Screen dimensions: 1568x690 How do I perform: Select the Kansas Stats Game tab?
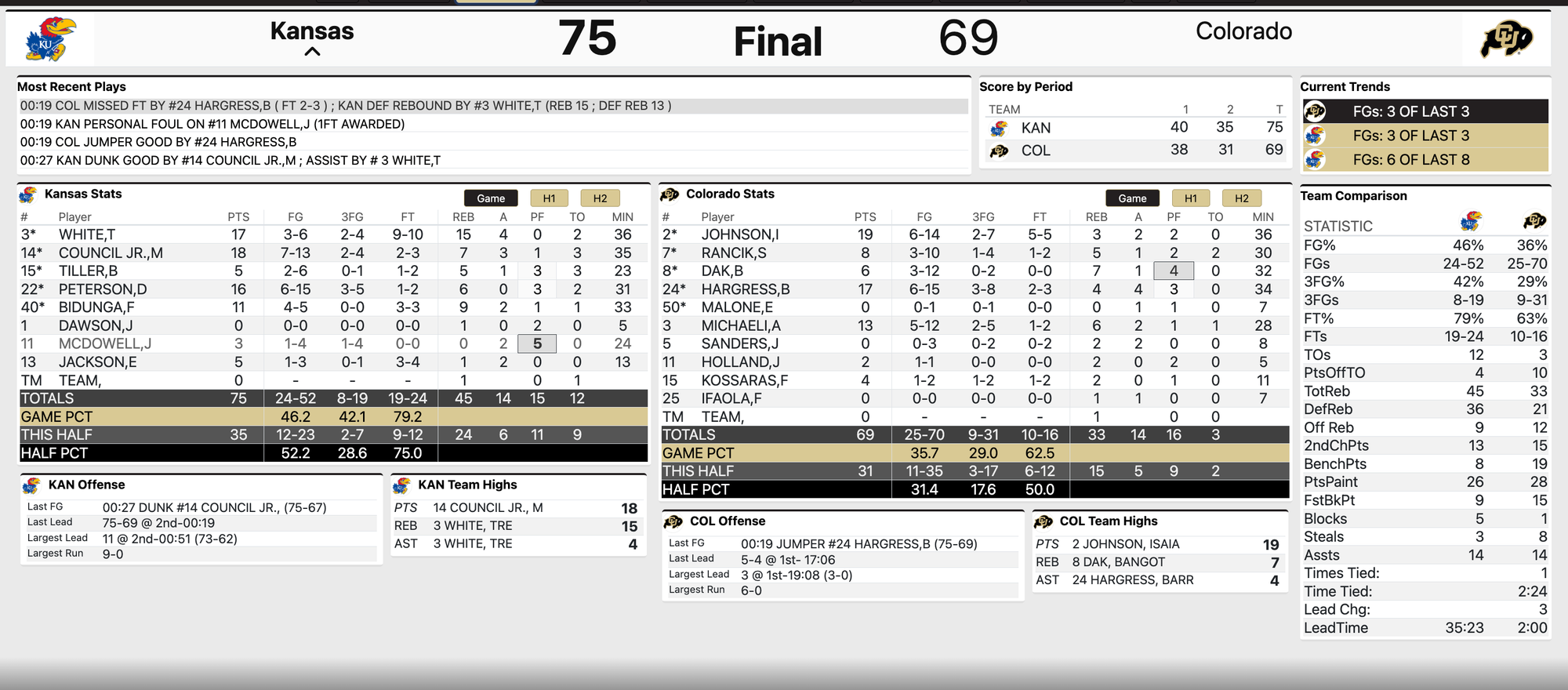(491, 198)
